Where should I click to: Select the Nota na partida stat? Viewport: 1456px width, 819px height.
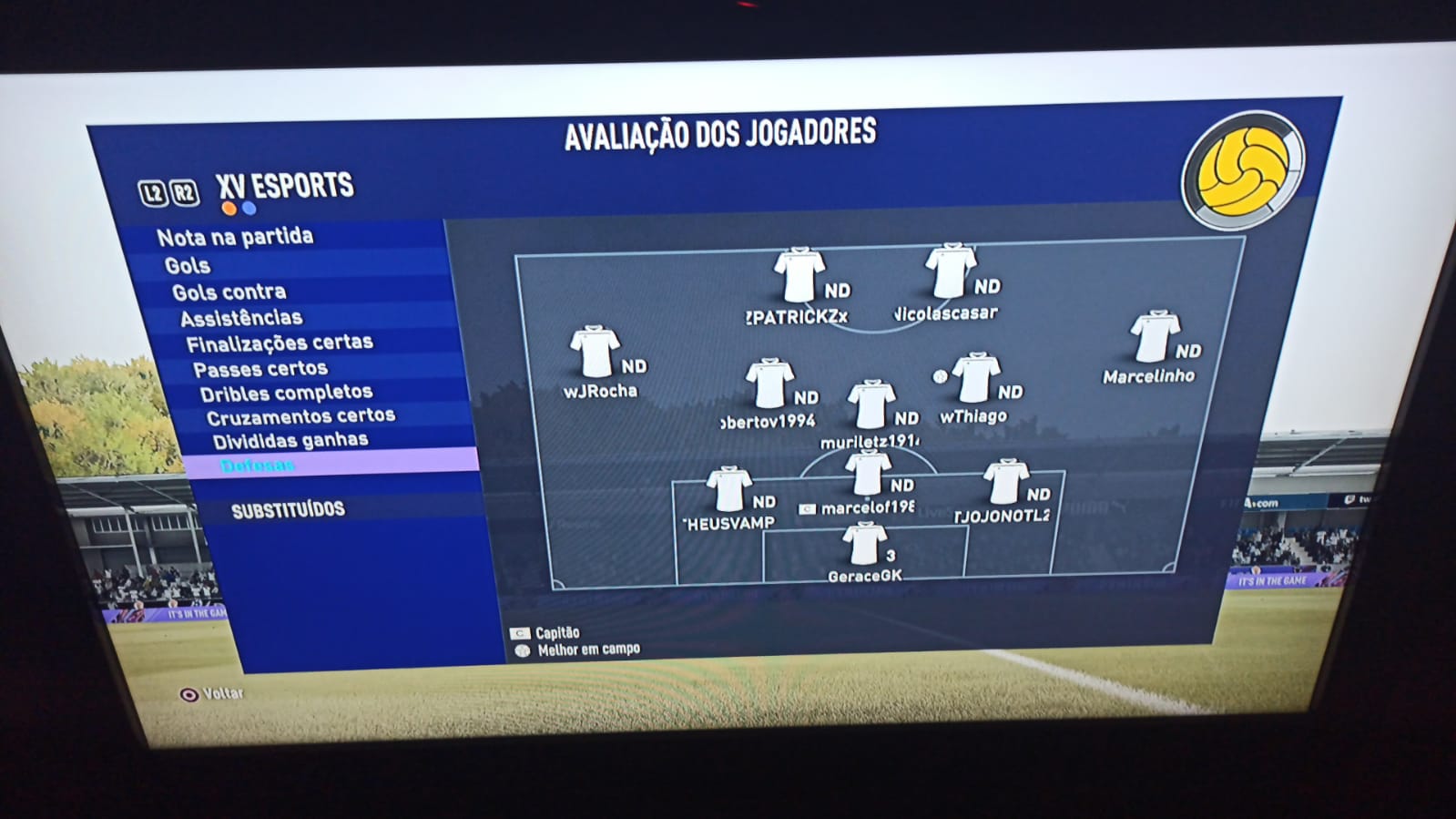coord(235,238)
